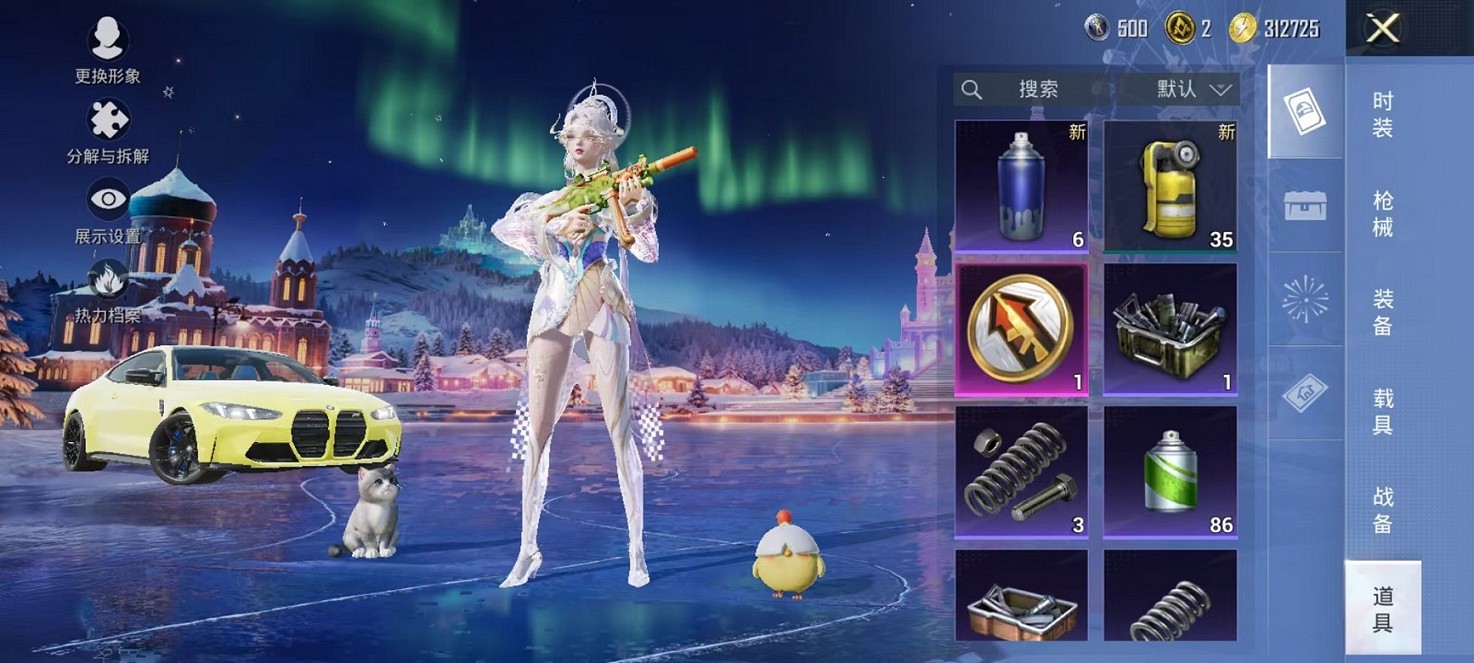The width and height of the screenshot is (1474, 663).
Task: Open 展示设置 display settings
Action: coord(108,210)
